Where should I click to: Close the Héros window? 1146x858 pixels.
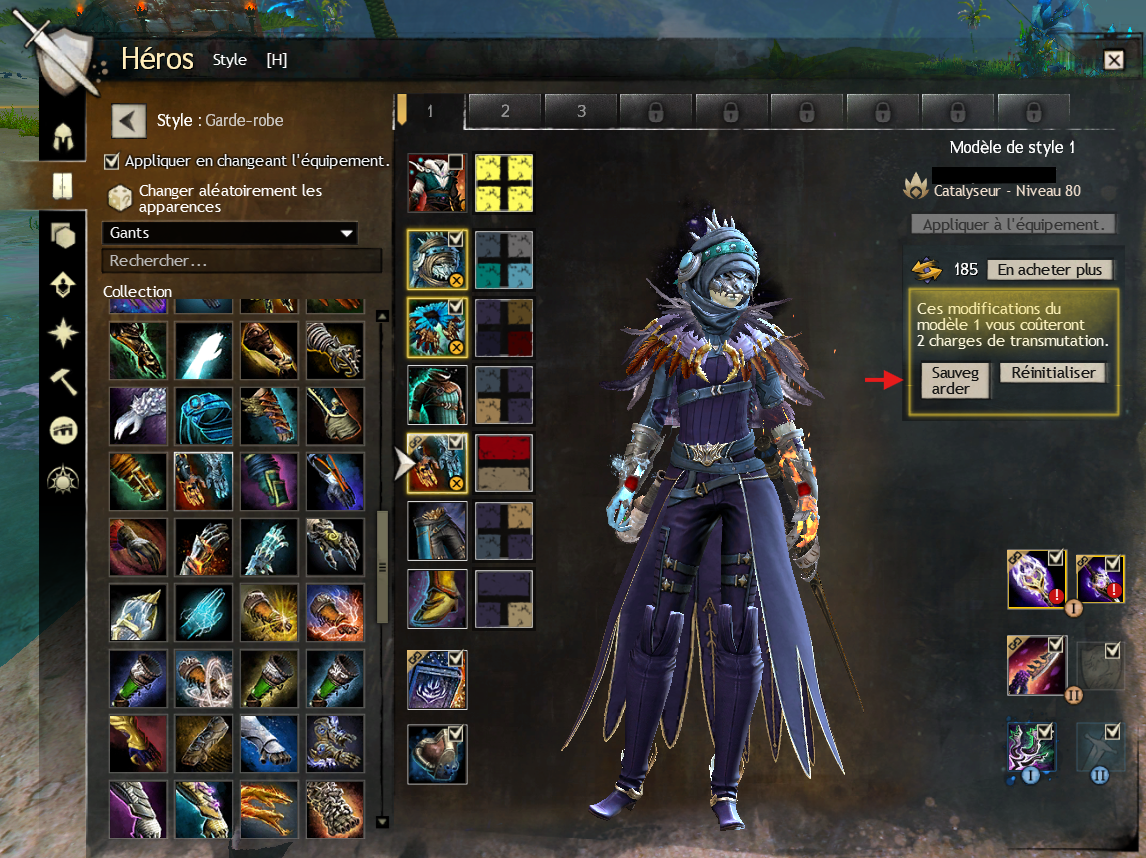tap(1113, 60)
